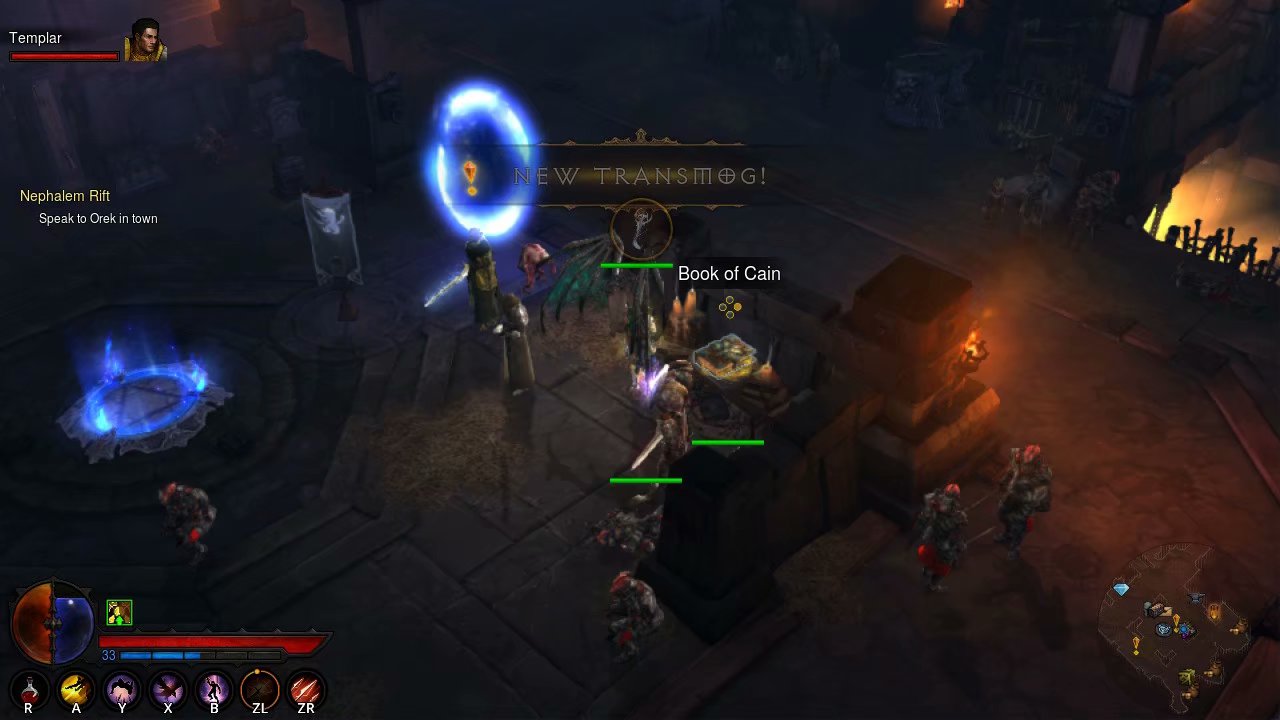1280x720 pixels.
Task: Select the Templar follower portrait
Action: [x=143, y=41]
